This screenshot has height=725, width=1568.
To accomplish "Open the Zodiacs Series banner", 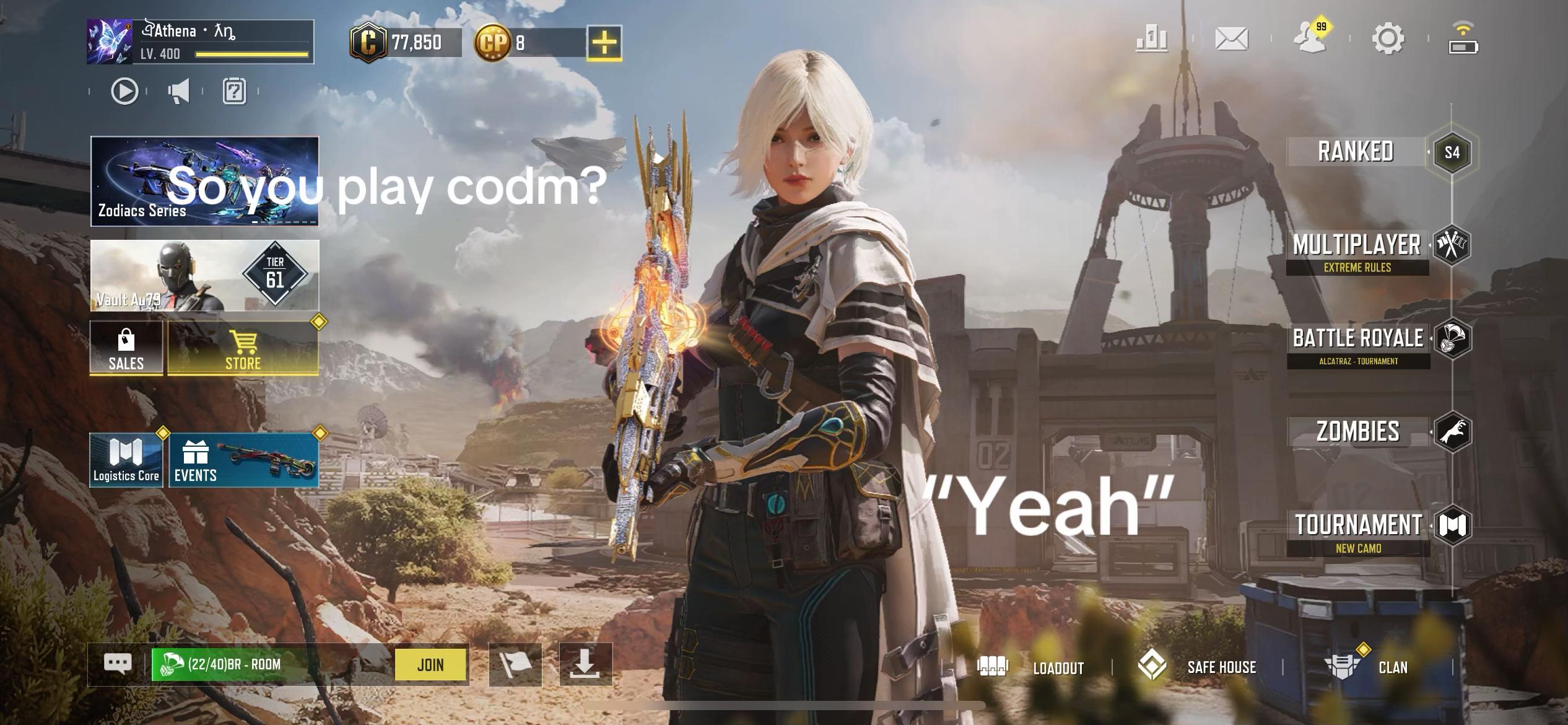I will (204, 181).
